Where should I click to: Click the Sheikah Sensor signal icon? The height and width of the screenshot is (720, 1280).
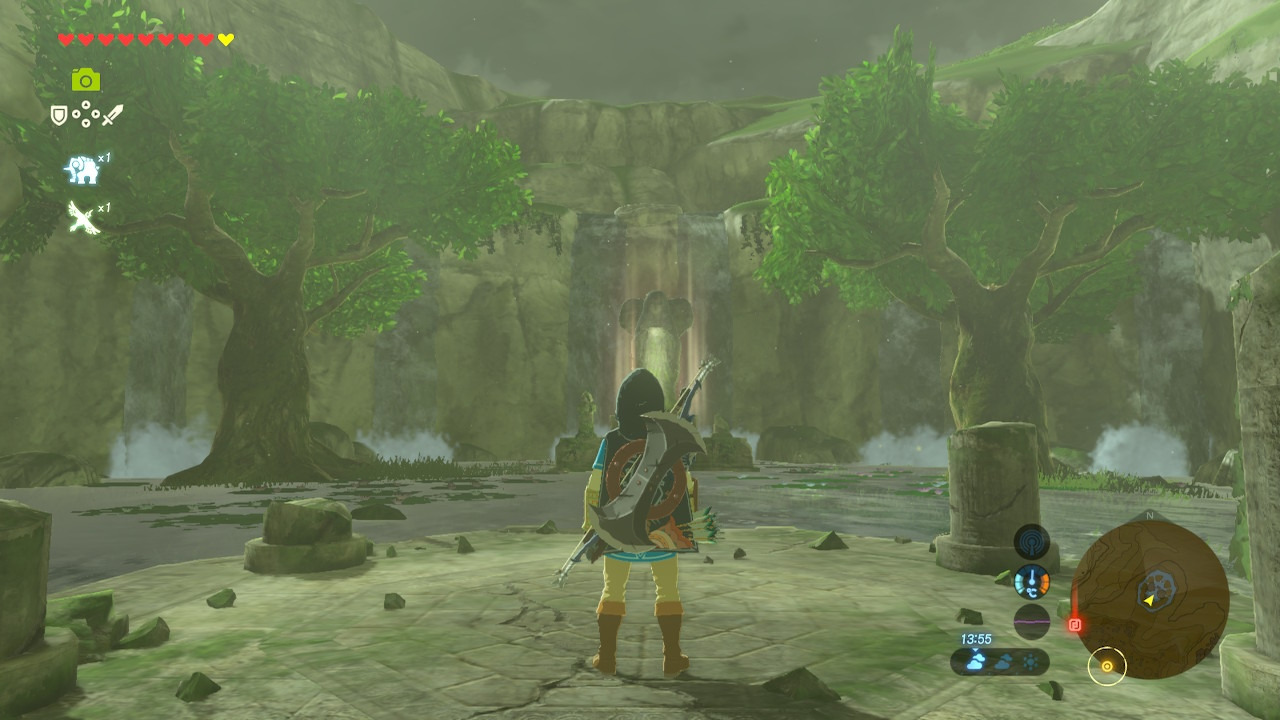point(1032,542)
